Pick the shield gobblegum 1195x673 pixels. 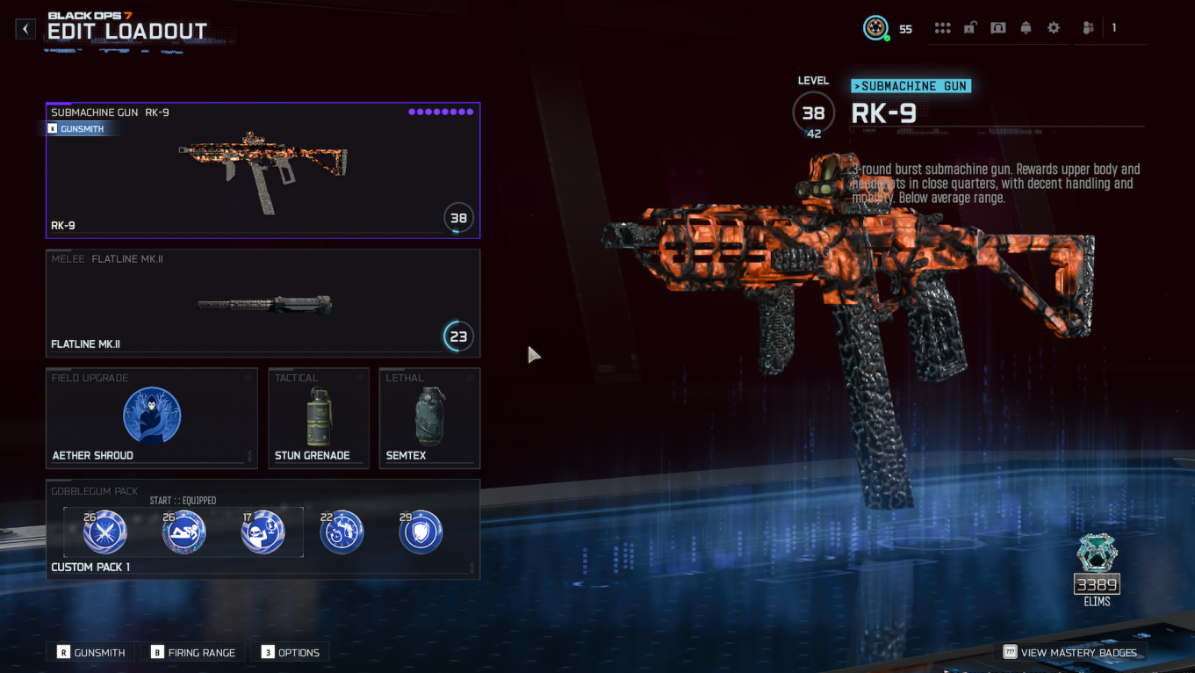click(420, 532)
